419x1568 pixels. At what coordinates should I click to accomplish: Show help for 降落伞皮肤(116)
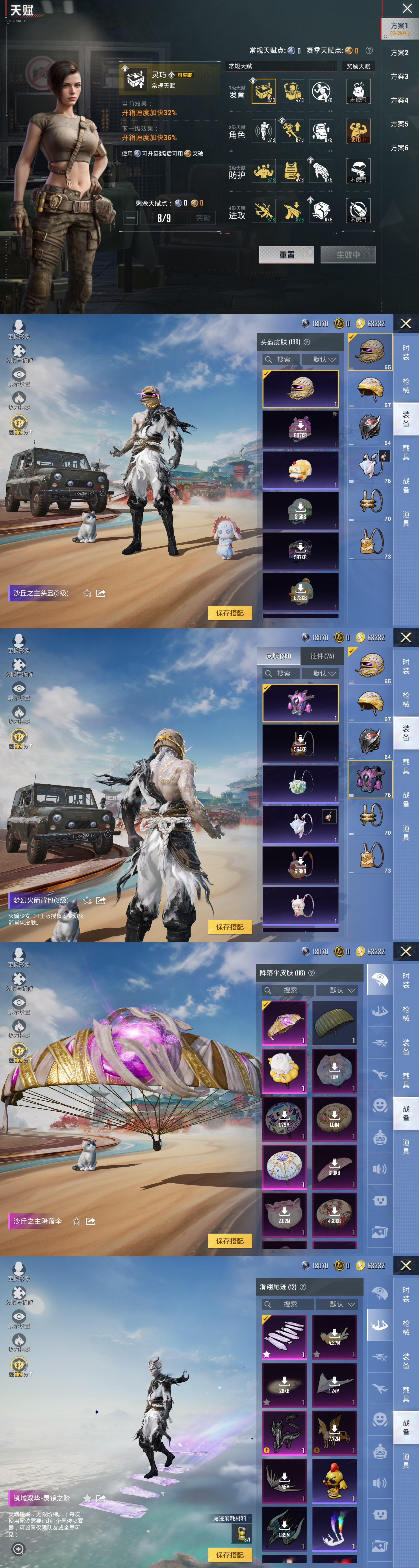tap(311, 973)
